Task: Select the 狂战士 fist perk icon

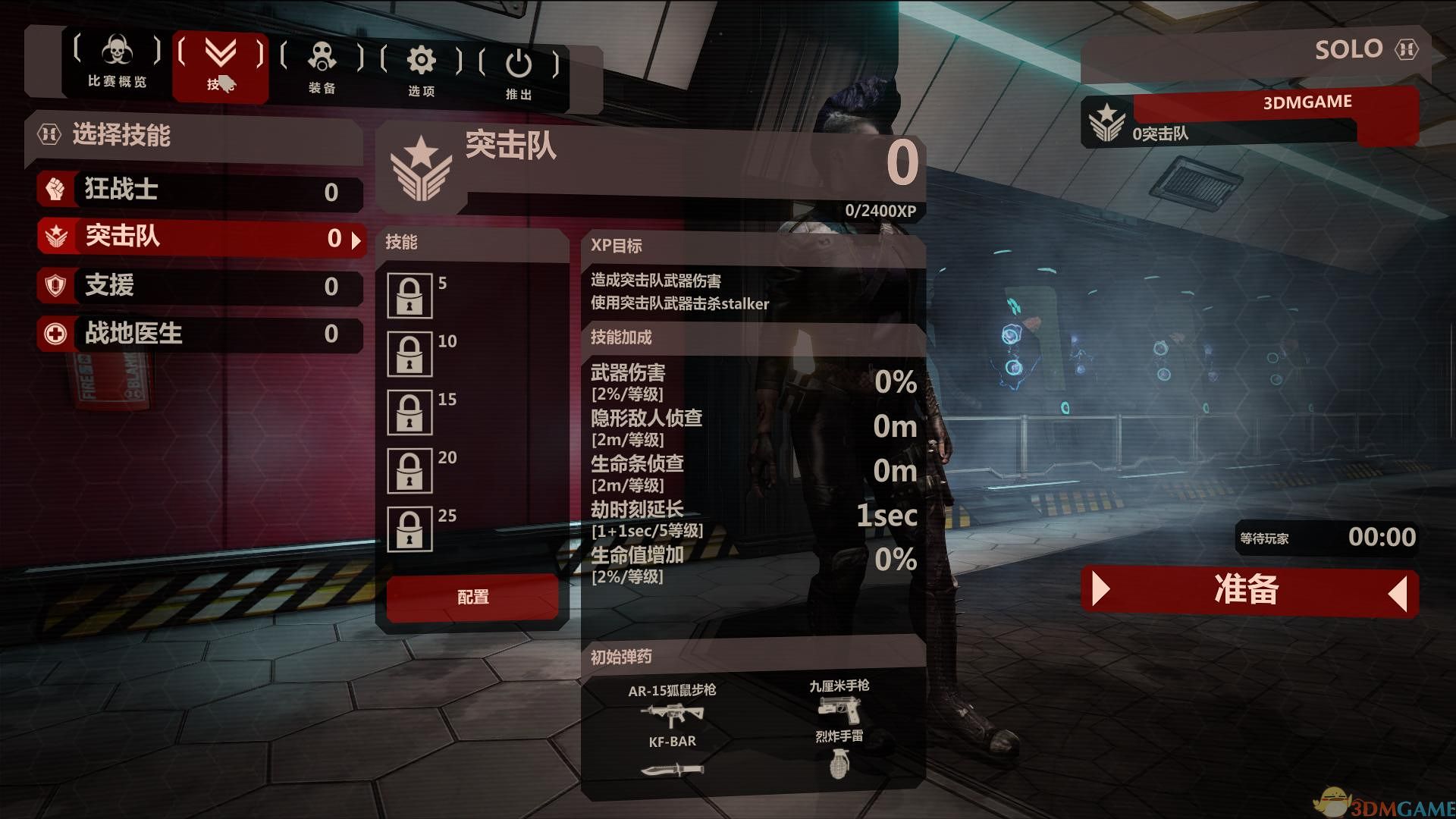Action: click(55, 190)
